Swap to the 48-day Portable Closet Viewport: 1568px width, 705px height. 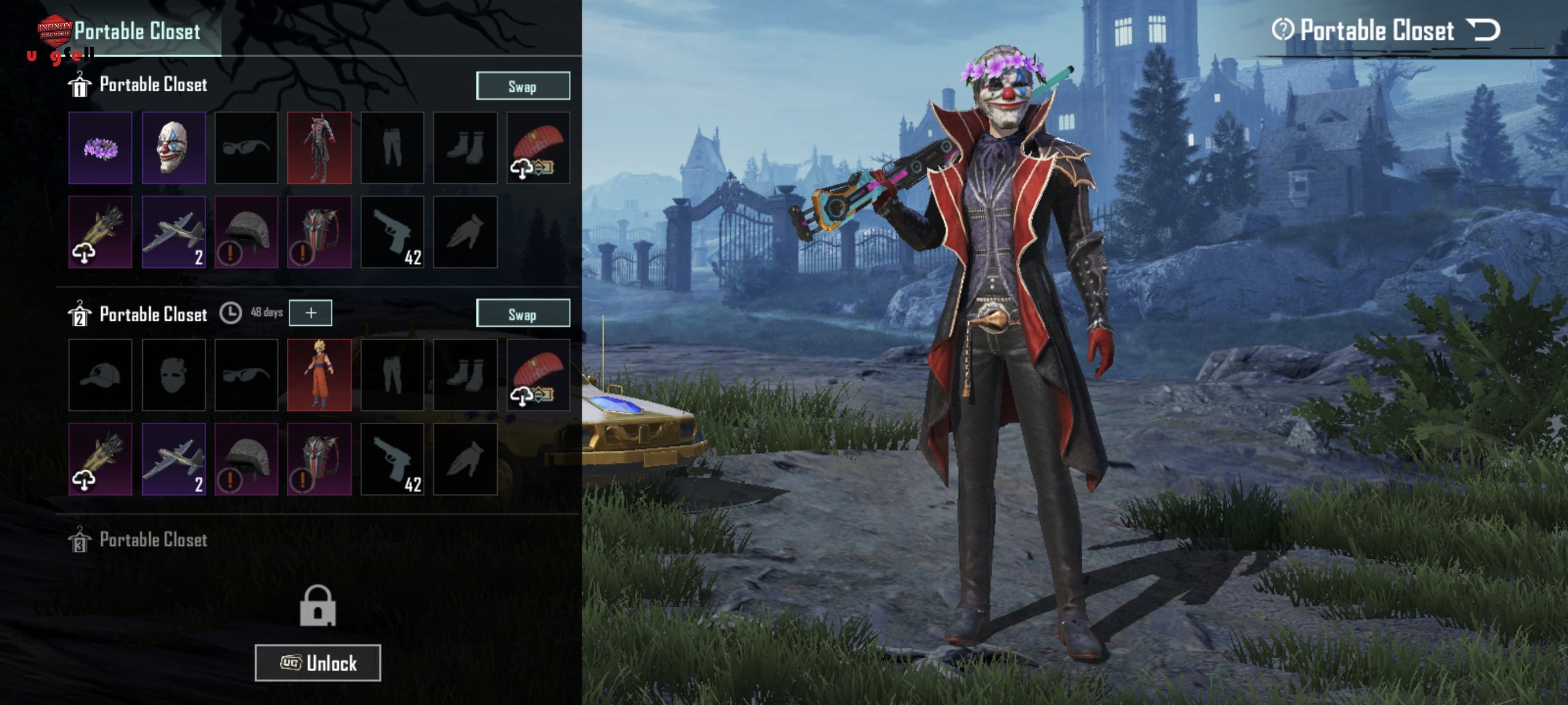click(x=522, y=313)
